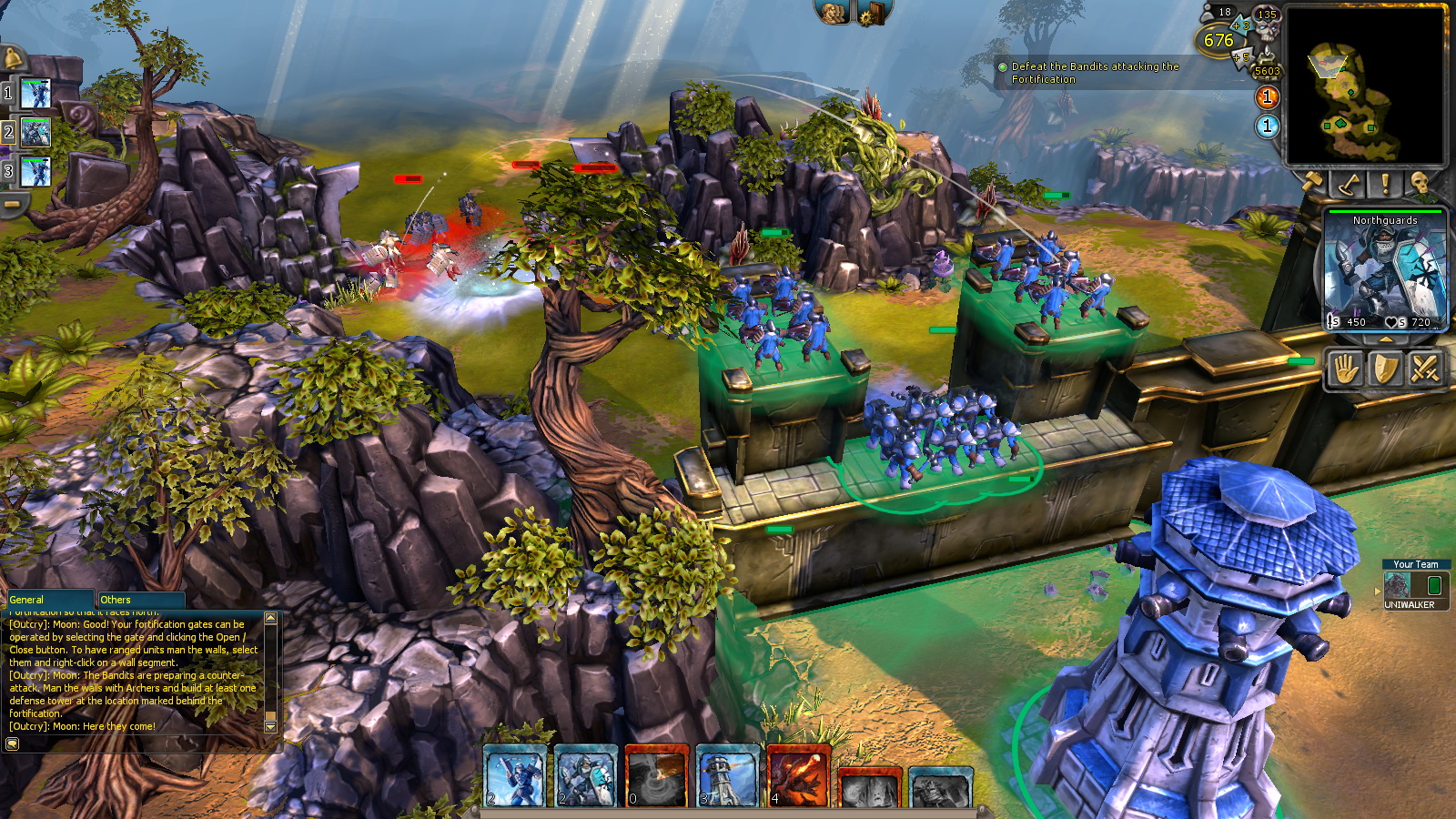
Task: Open the skull icon under the minimap
Action: pos(1420,184)
